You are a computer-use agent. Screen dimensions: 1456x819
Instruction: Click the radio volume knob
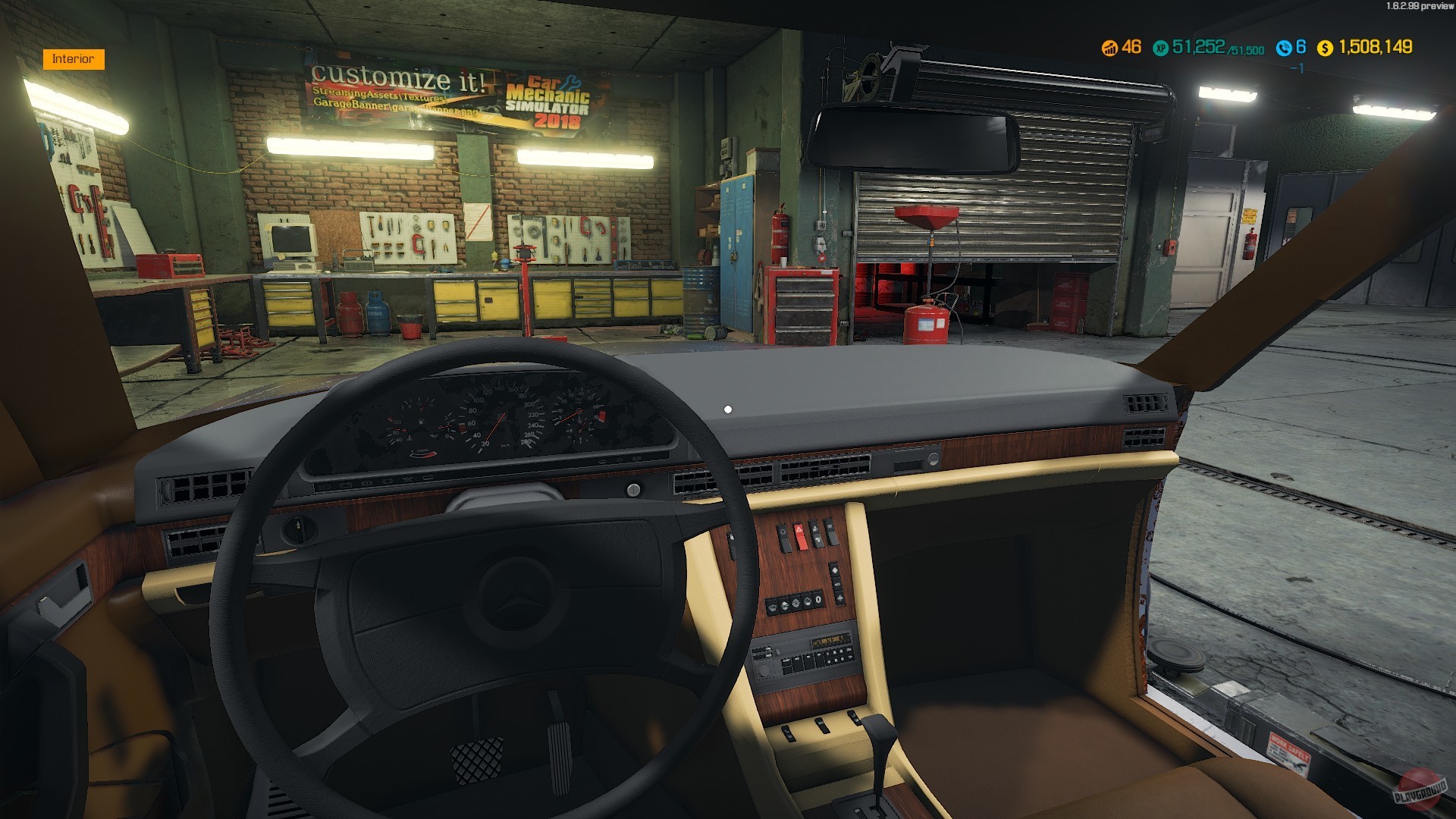(x=766, y=670)
